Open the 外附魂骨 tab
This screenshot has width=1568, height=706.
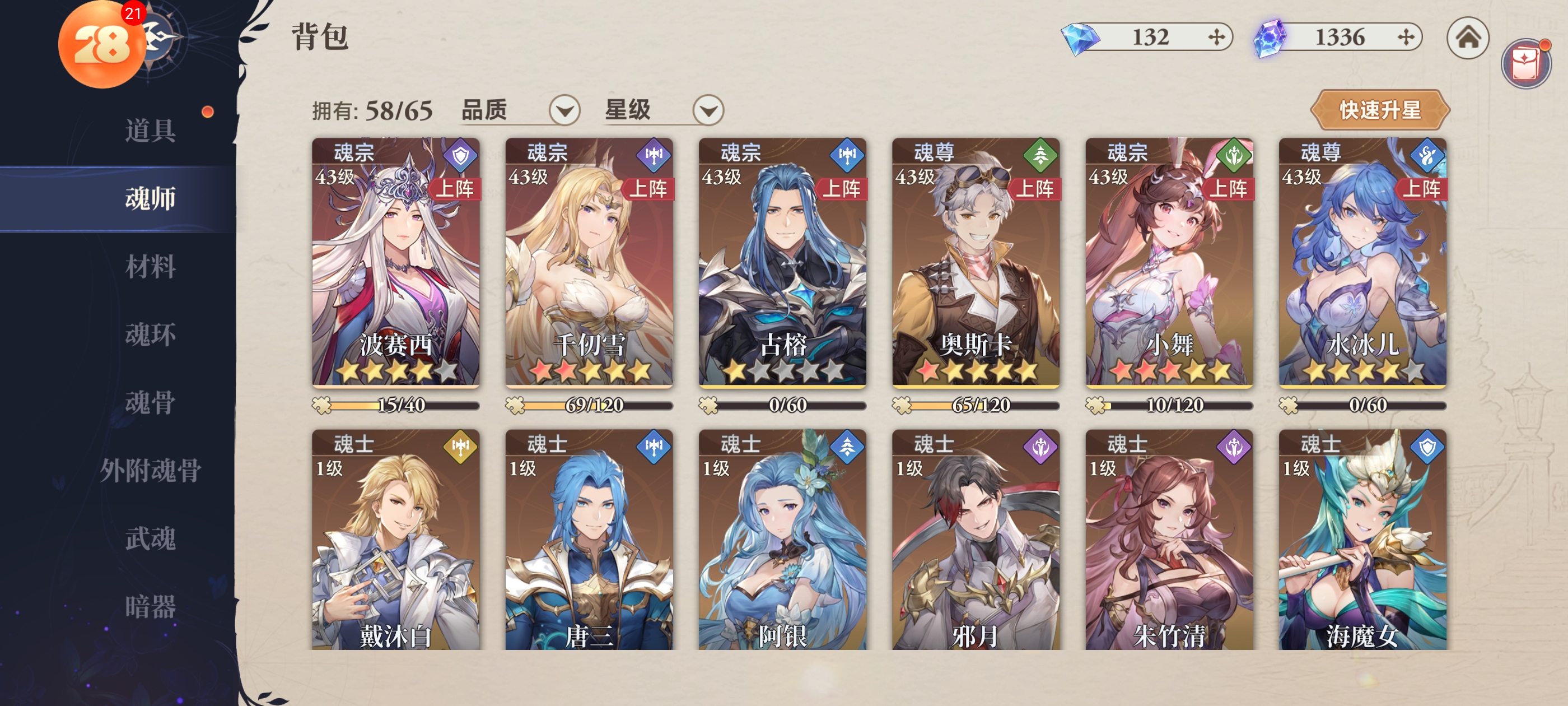tap(150, 470)
